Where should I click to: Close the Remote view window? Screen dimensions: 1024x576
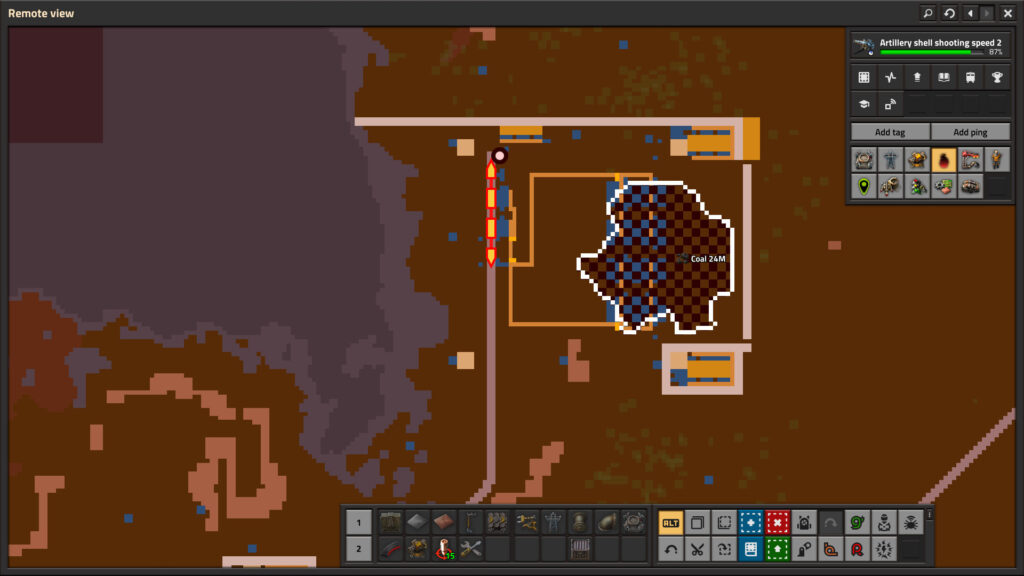pyautogui.click(x=1008, y=13)
